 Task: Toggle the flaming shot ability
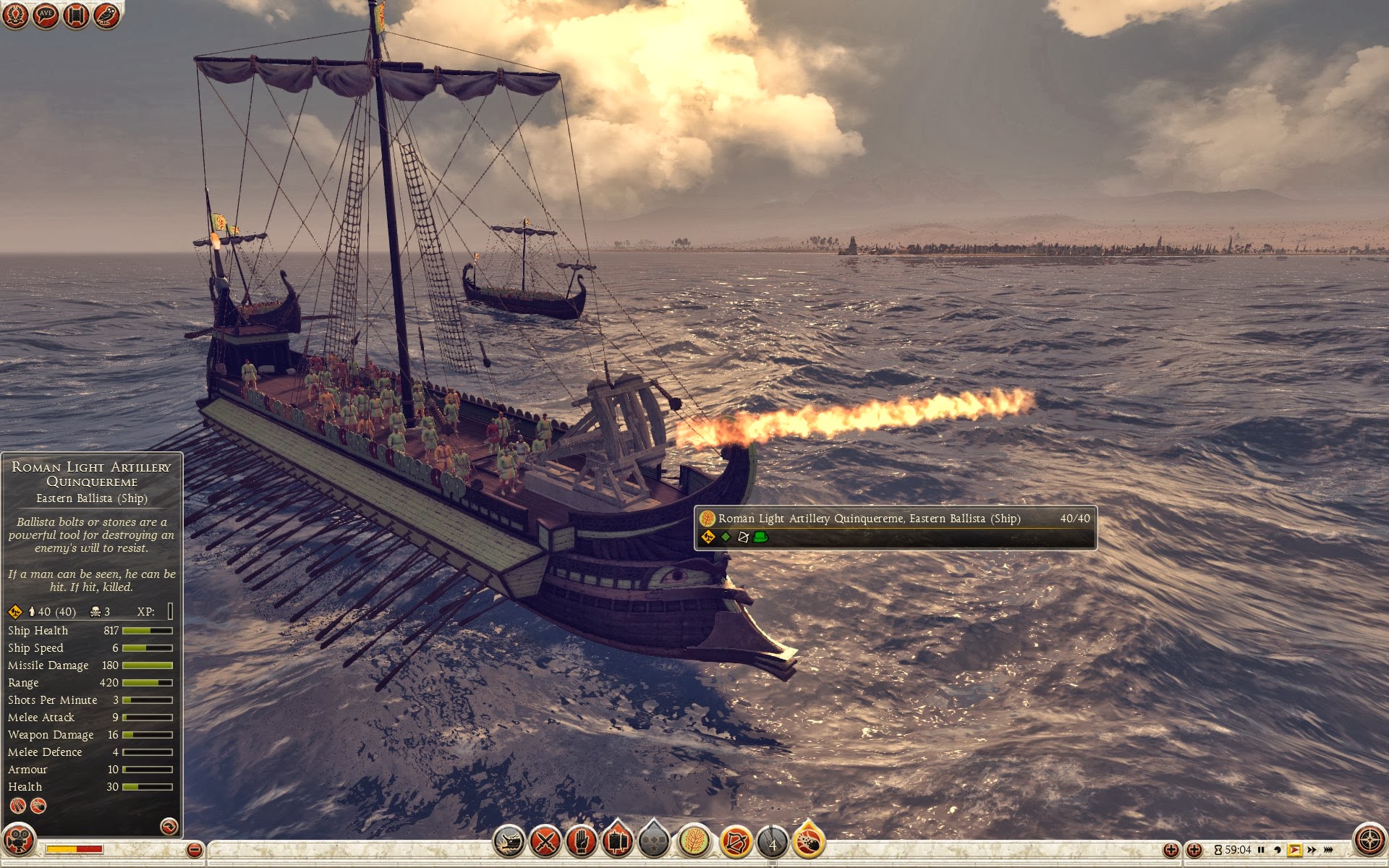pyautogui.click(x=808, y=841)
